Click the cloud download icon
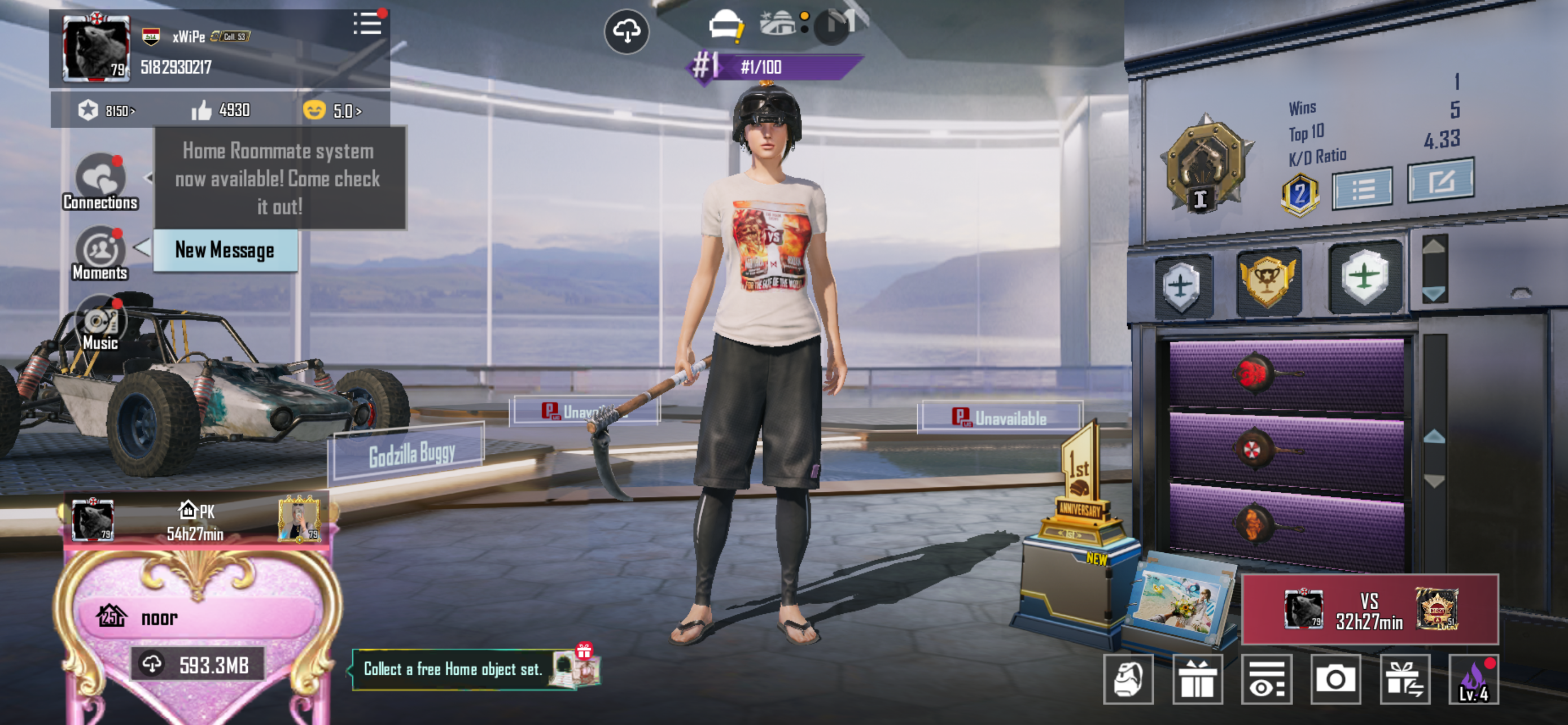The image size is (1568, 725). 627,32
